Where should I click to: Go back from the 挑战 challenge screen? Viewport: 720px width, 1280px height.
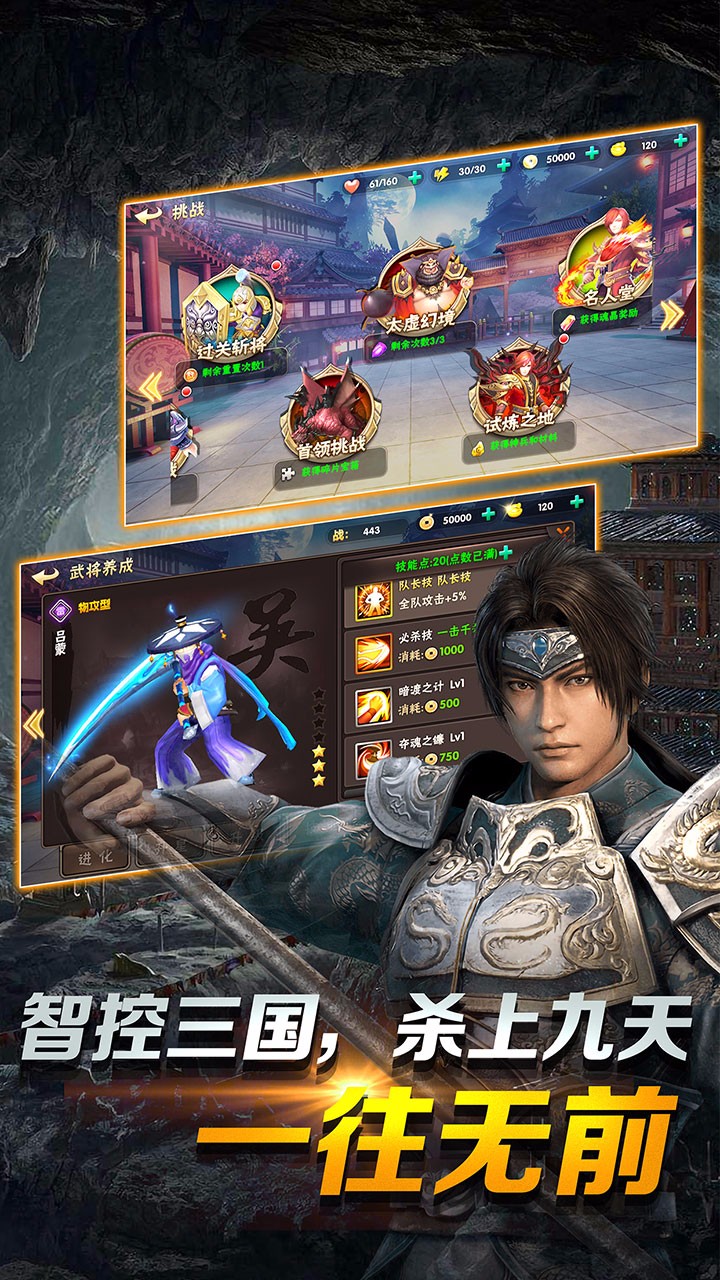149,213
